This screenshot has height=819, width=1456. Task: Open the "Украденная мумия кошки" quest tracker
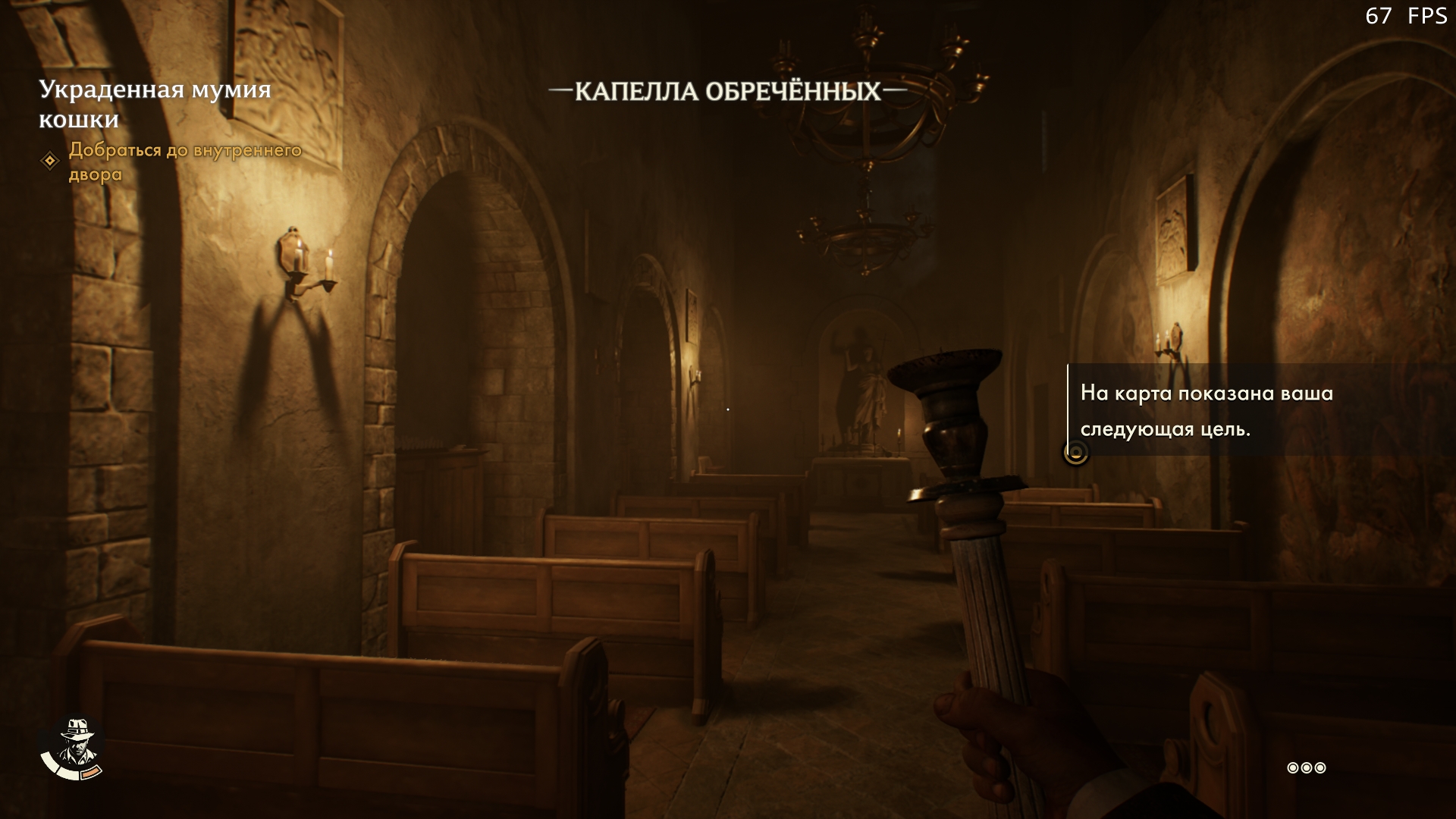pyautogui.click(x=155, y=104)
